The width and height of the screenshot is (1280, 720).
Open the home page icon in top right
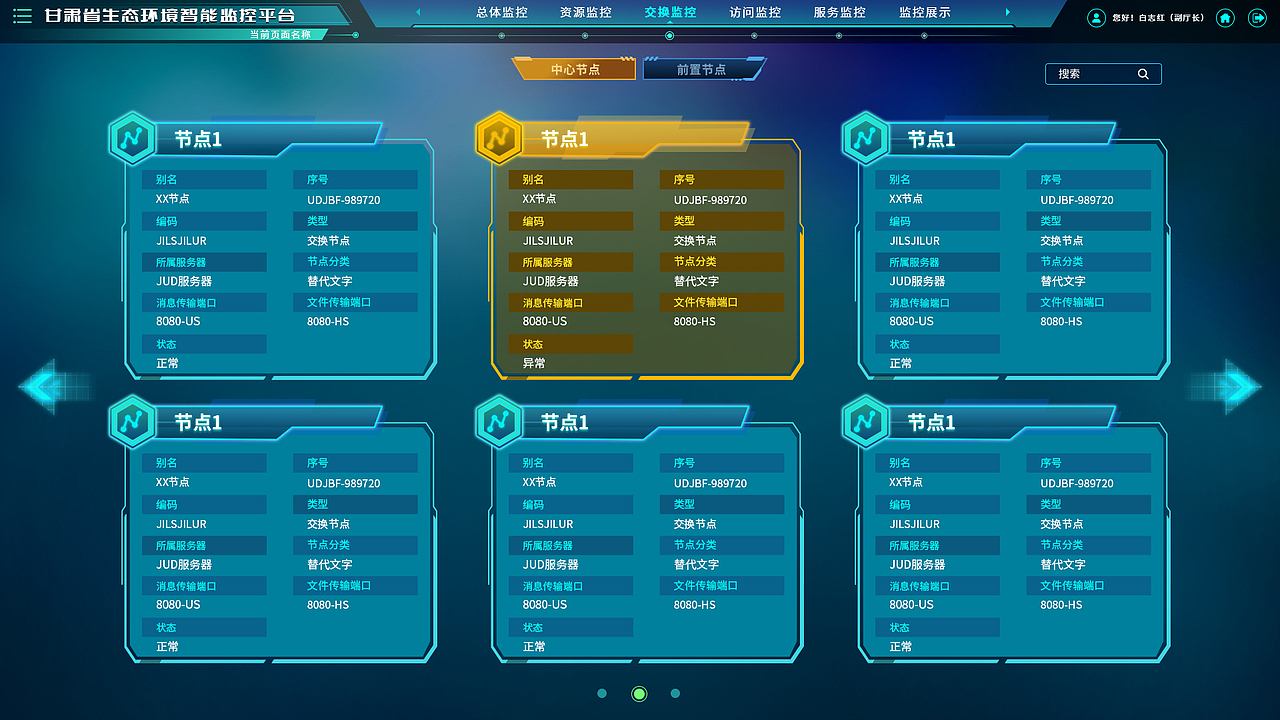coord(1225,17)
